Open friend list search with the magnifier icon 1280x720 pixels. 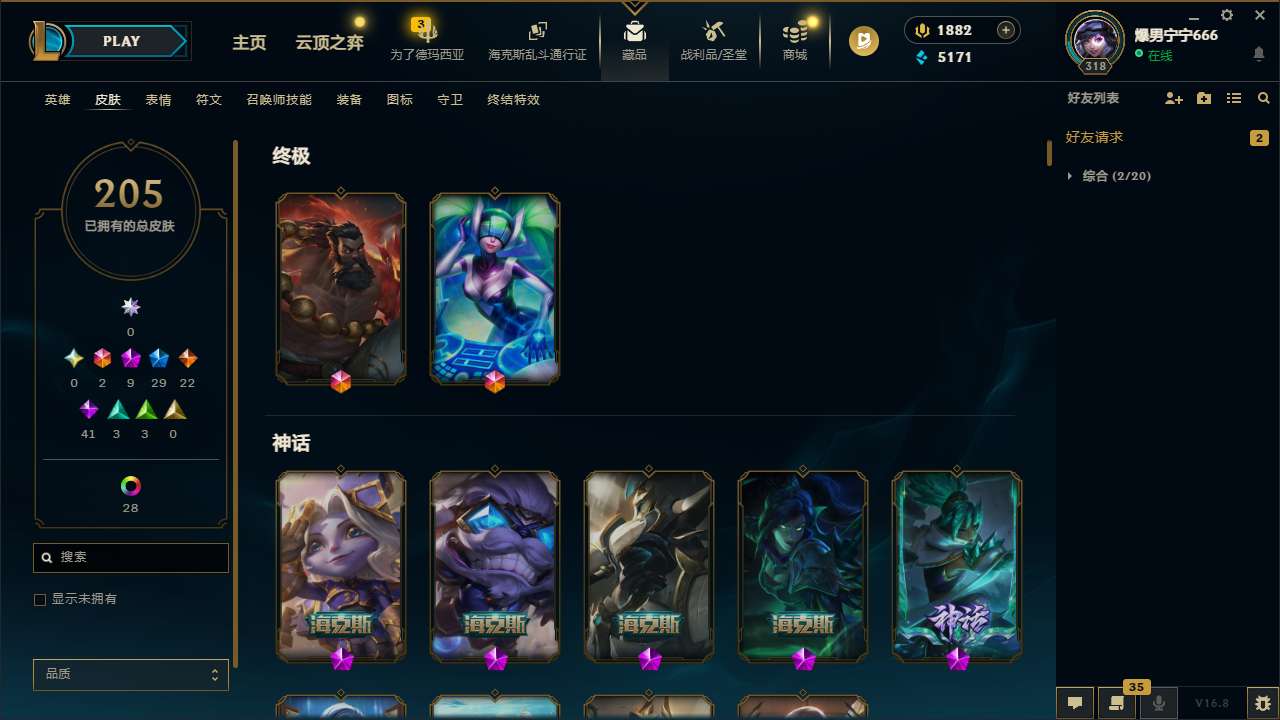[x=1263, y=98]
